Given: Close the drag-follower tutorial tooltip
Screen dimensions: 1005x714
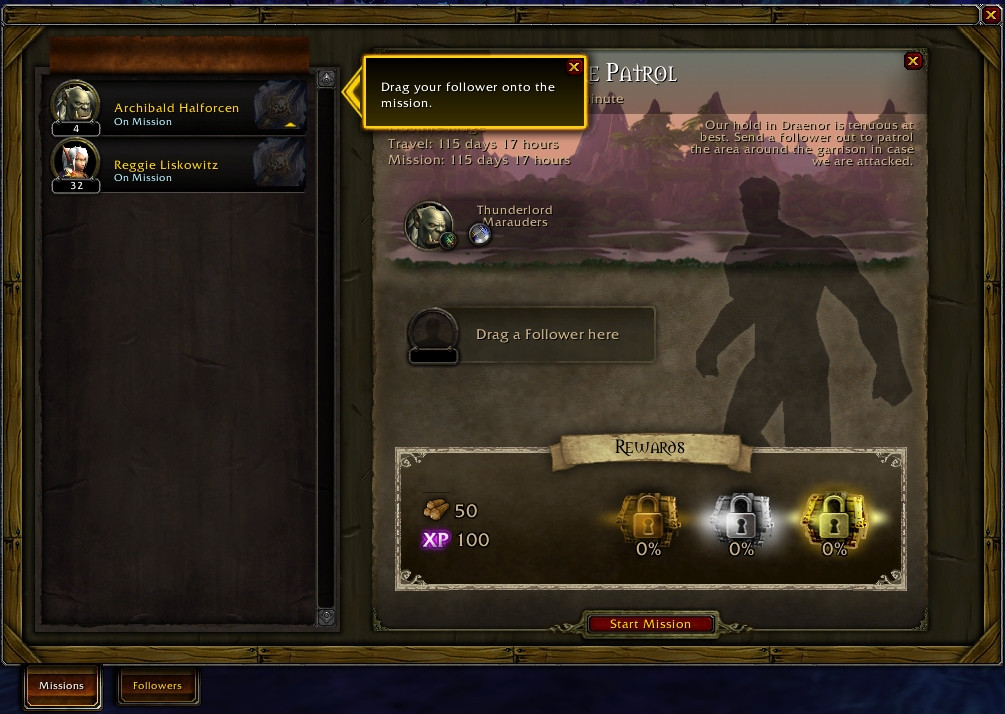Looking at the screenshot, I should tap(574, 67).
